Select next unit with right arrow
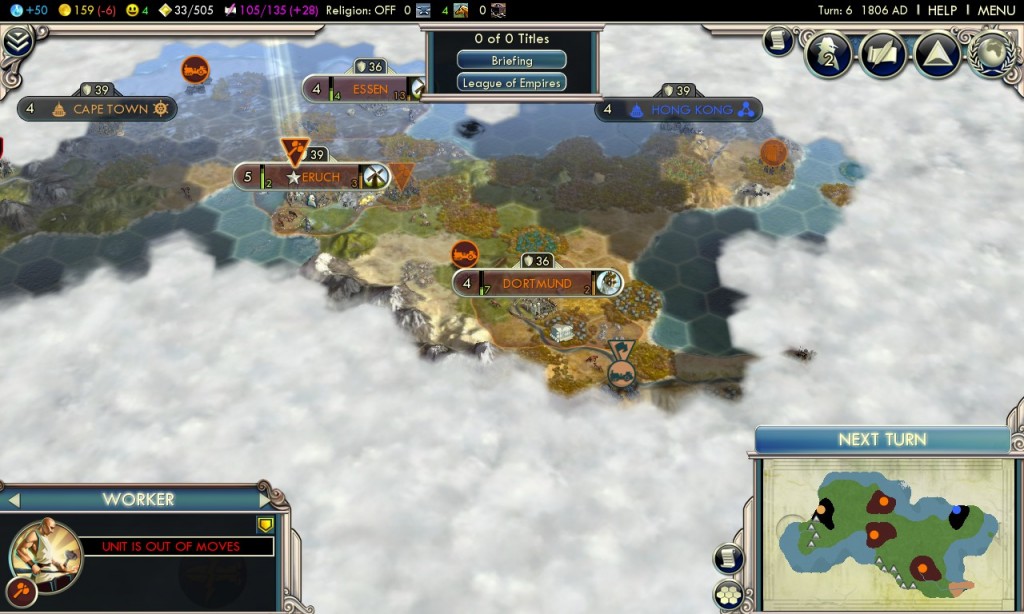The image size is (1024, 614). coord(264,499)
